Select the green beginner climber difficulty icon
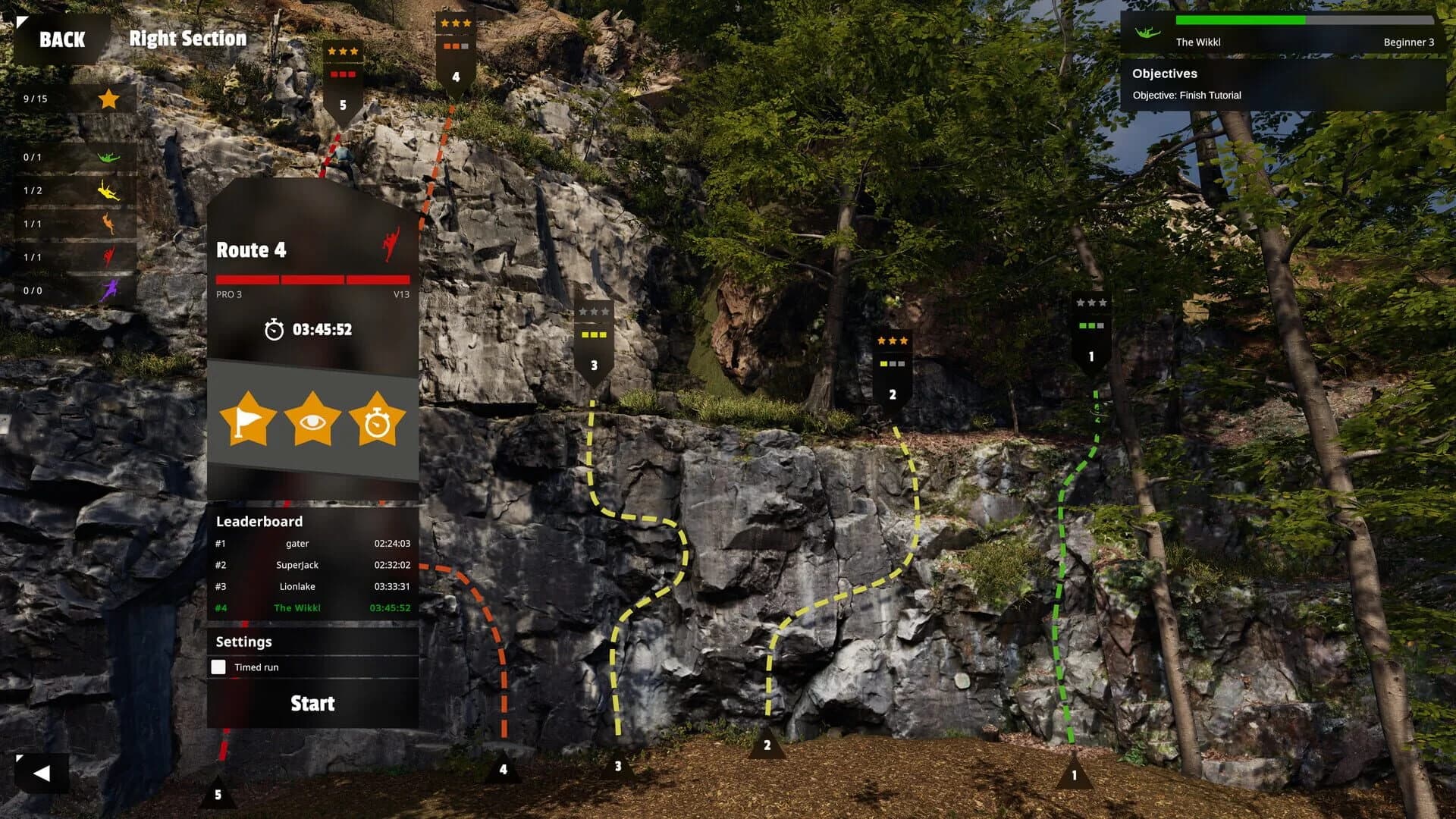Image resolution: width=1456 pixels, height=819 pixels. tap(108, 158)
